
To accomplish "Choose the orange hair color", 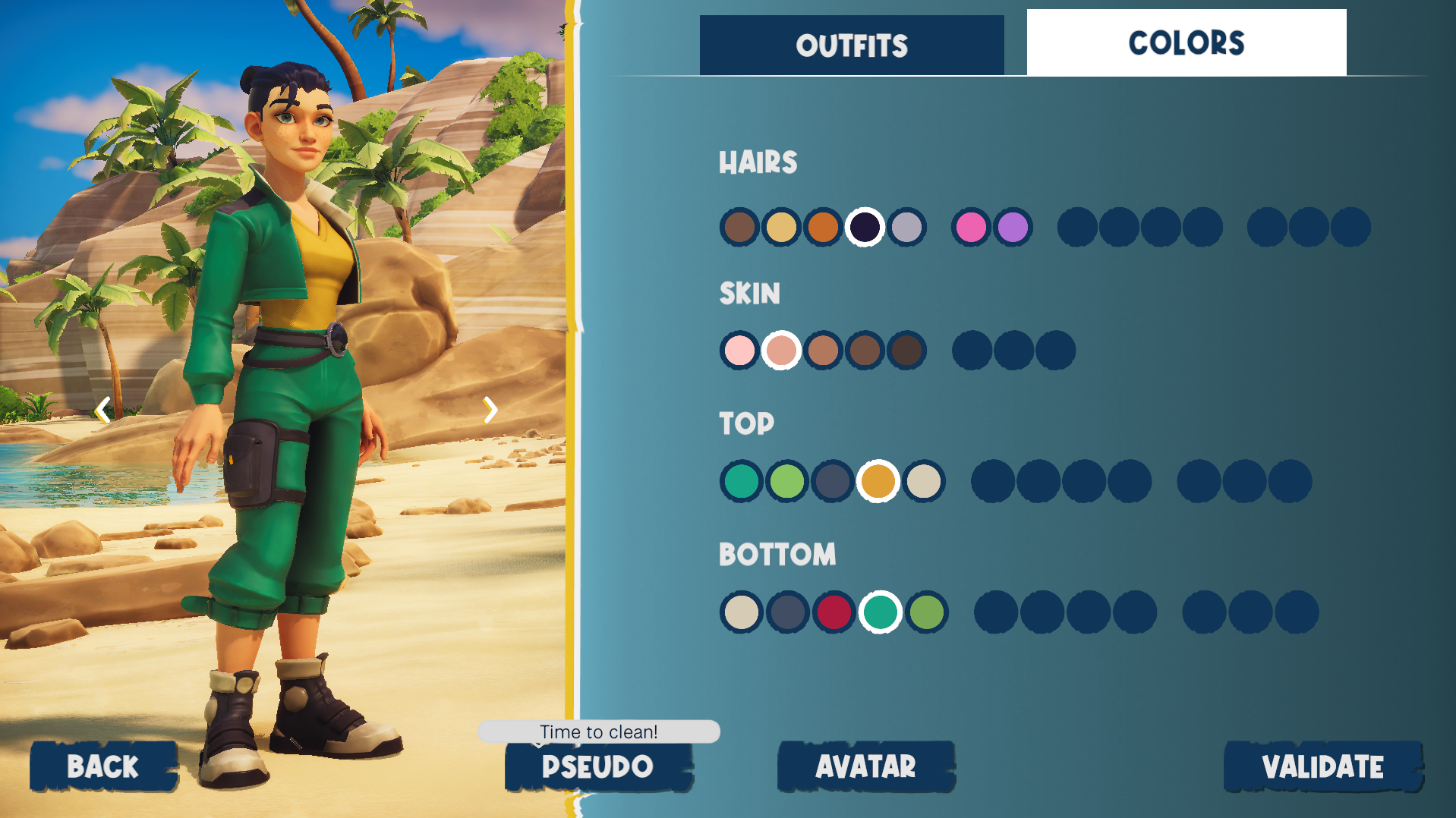I will click(823, 227).
